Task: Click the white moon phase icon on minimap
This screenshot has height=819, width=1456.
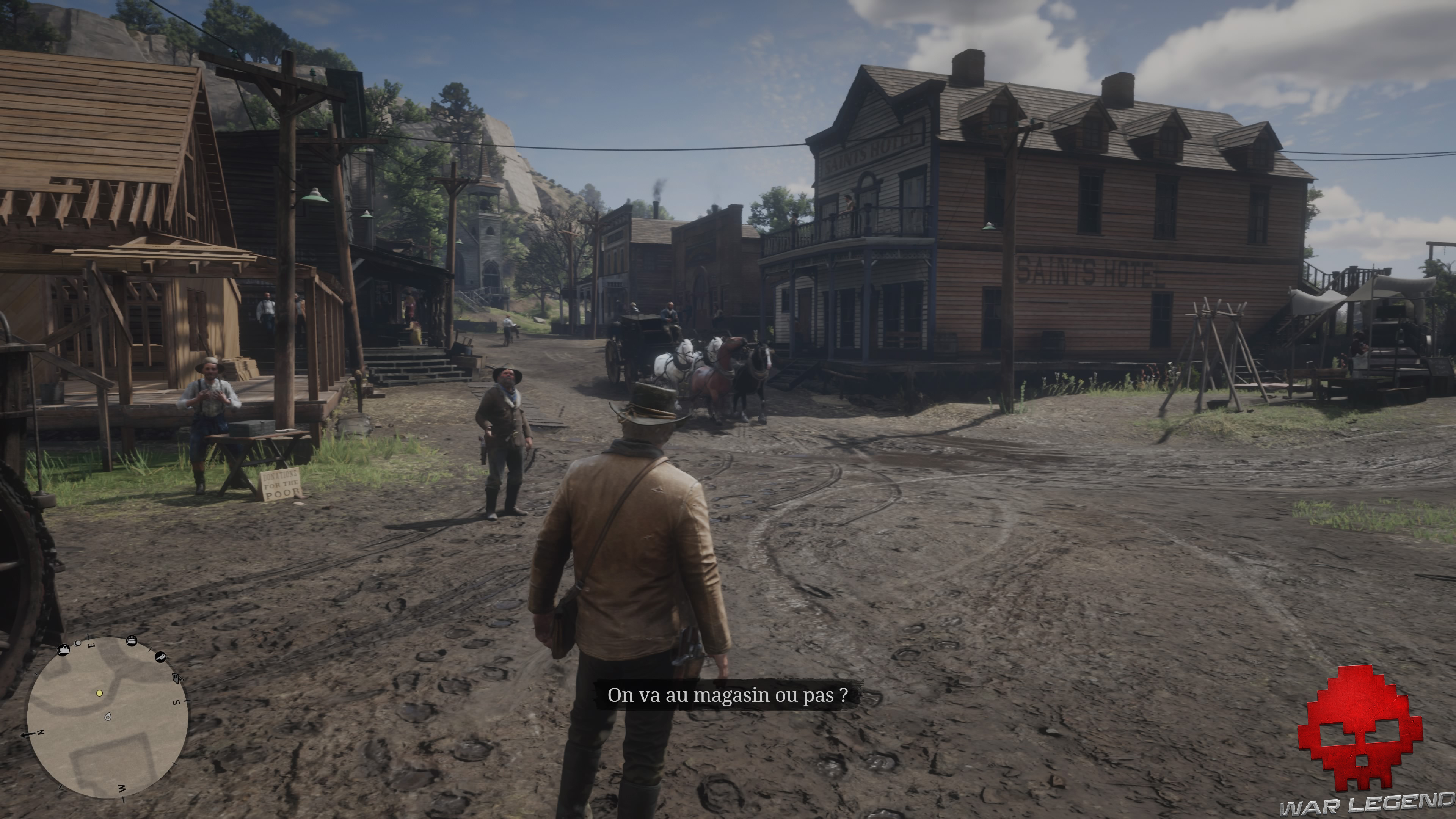Action: click(78, 643)
